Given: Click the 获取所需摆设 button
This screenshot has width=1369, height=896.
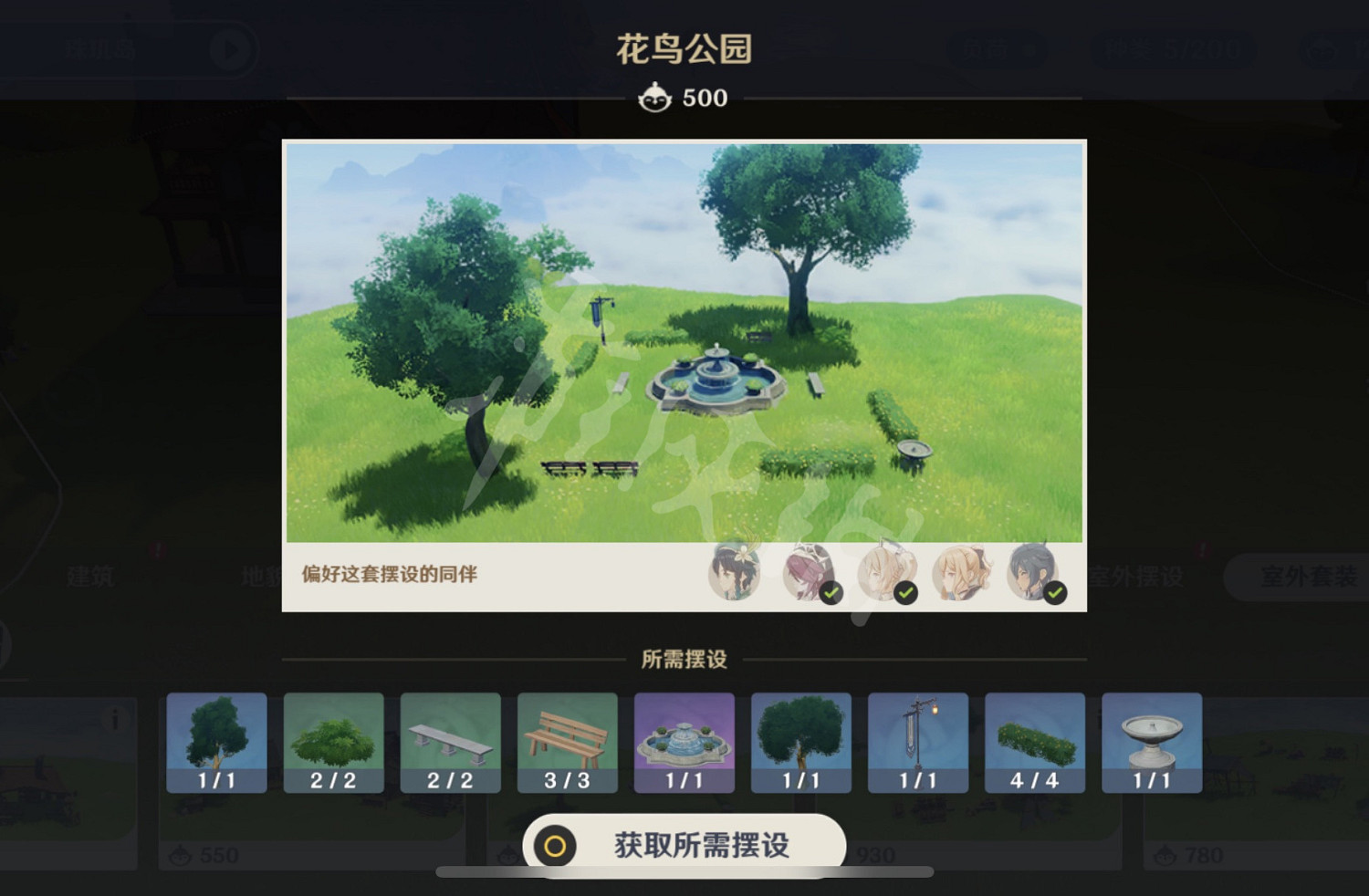Looking at the screenshot, I should tap(684, 844).
